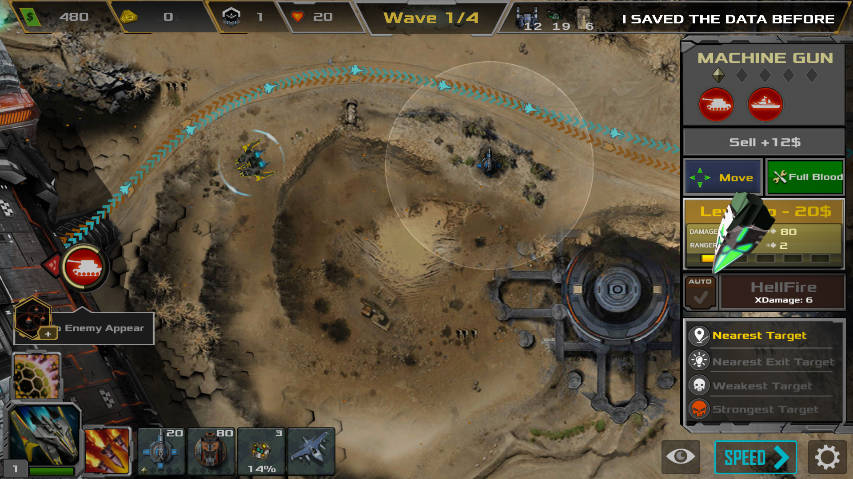Select the hero spaceship portrait
The image size is (853, 479).
click(43, 438)
